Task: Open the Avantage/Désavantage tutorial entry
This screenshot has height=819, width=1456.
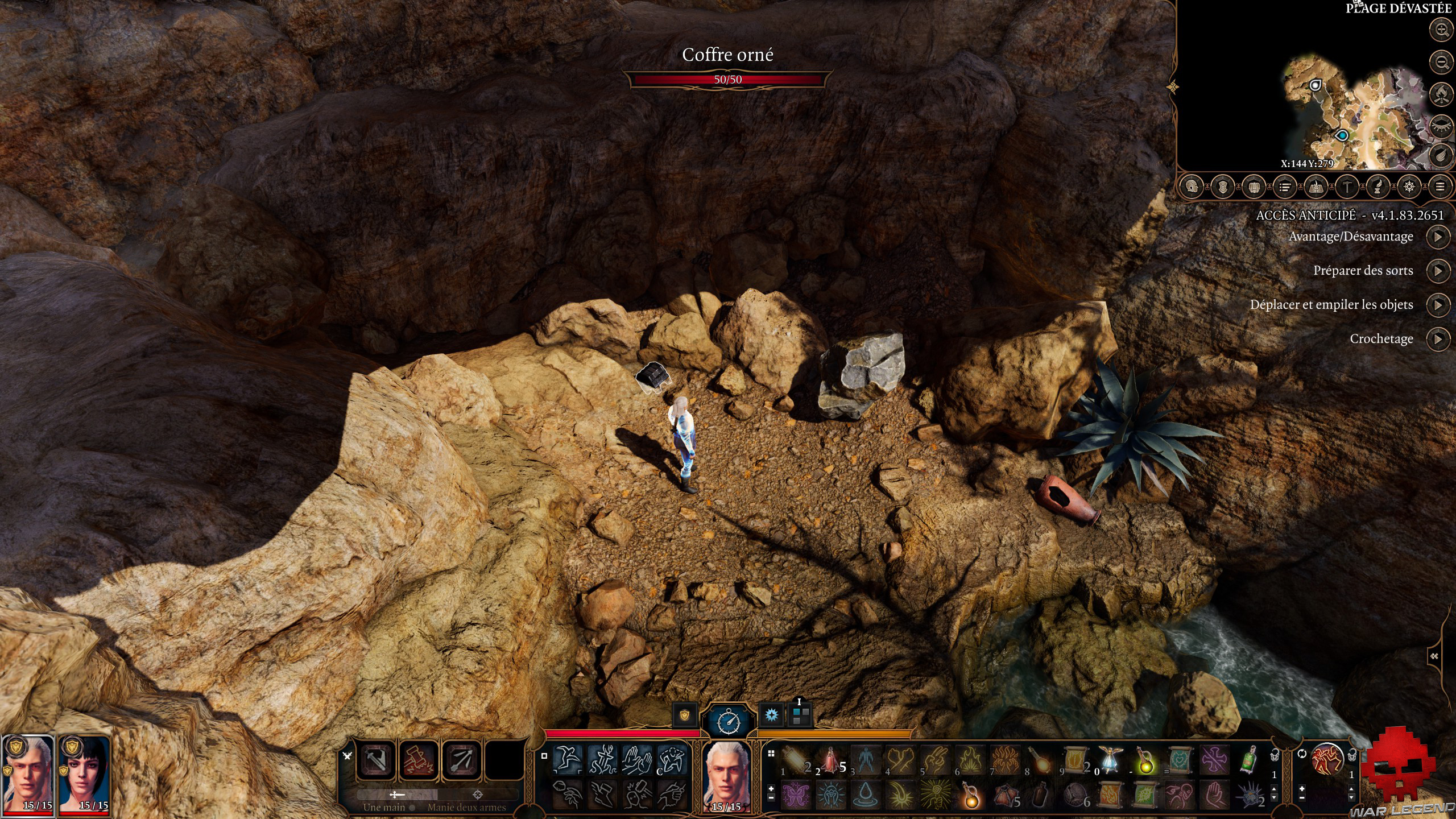Action: tap(1440, 236)
